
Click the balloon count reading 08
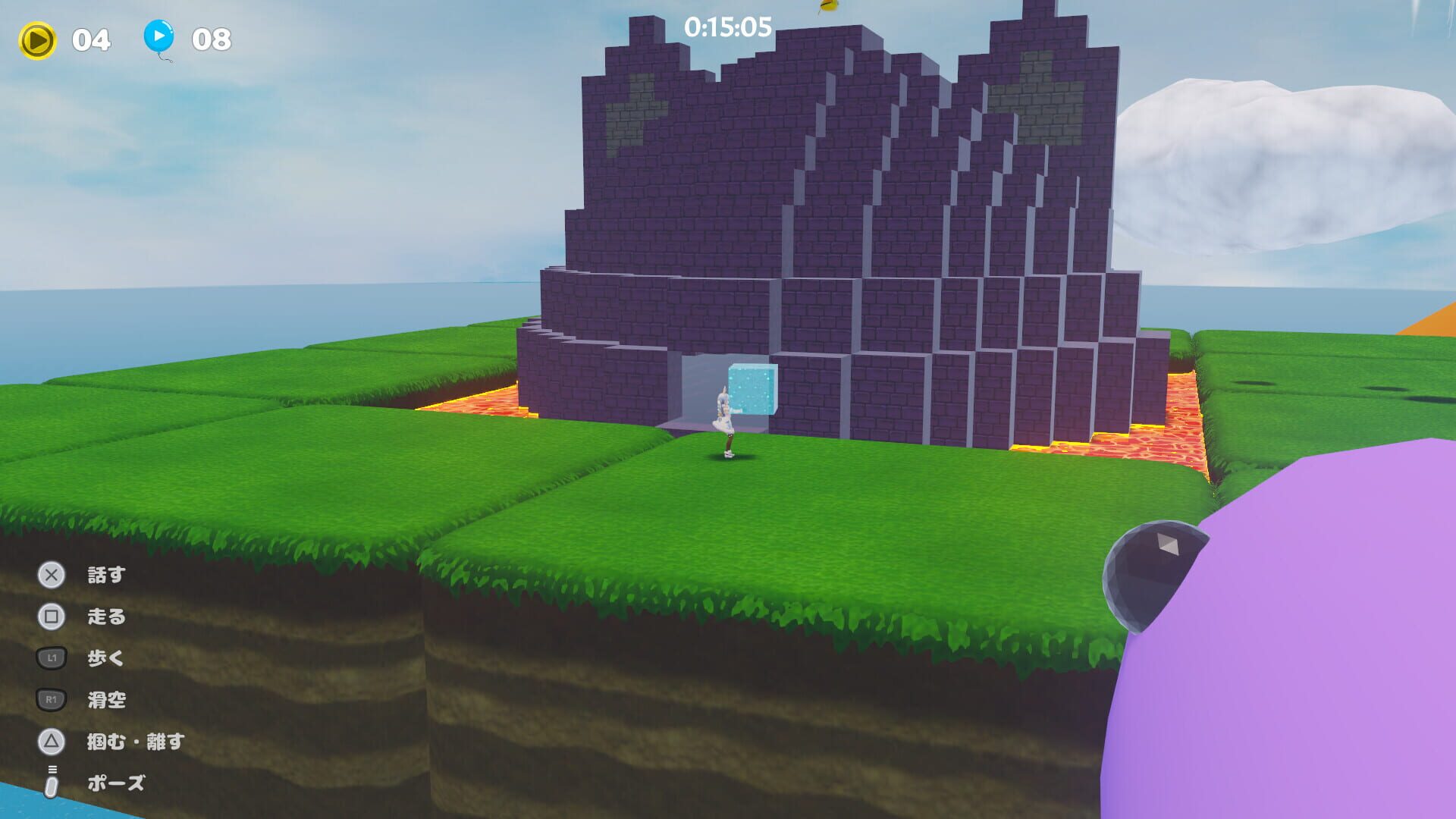212,36
